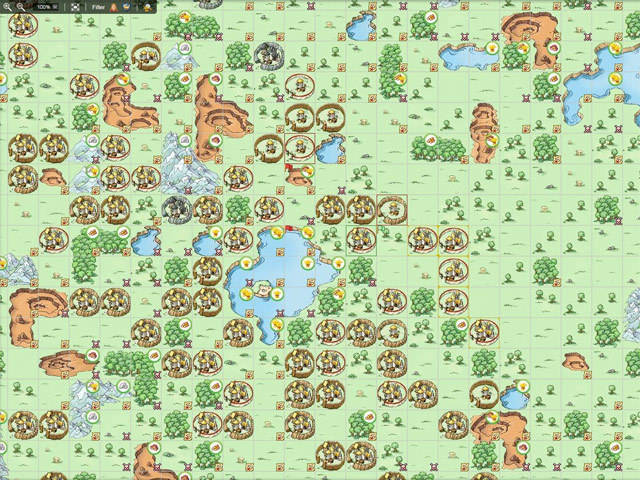The image size is (640, 480).
Task: Click the fit-to-screen toolbar icon
Action: 74,6
